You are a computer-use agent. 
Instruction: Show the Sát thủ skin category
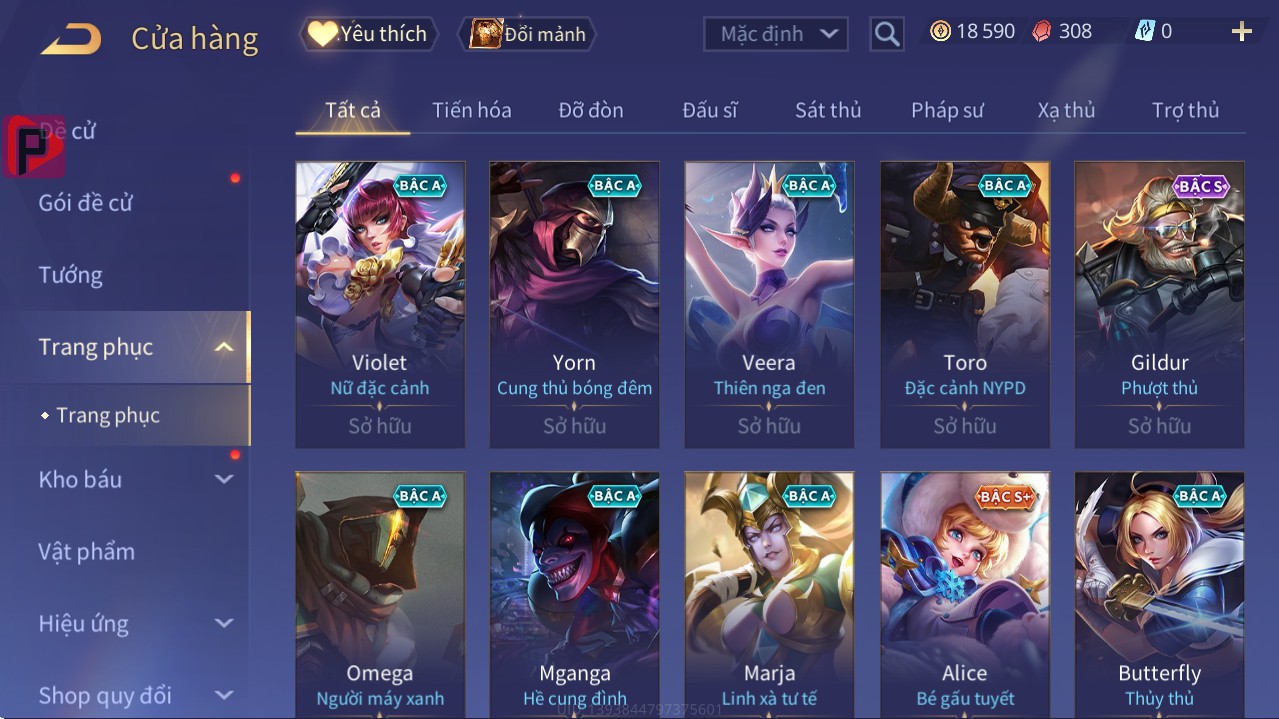point(828,110)
